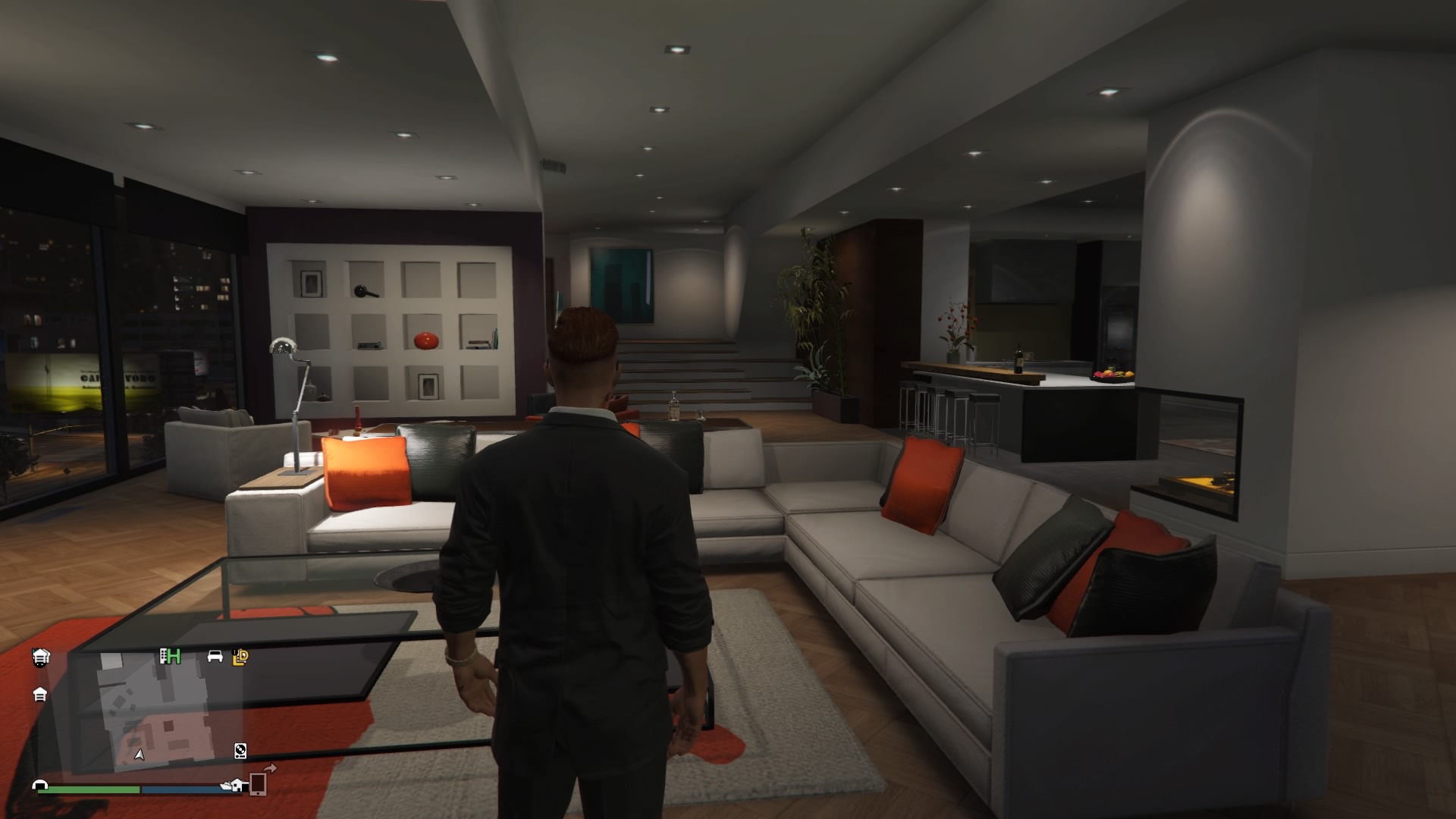Click the white player arrow on minimap
This screenshot has width=1456, height=819.
(x=139, y=754)
